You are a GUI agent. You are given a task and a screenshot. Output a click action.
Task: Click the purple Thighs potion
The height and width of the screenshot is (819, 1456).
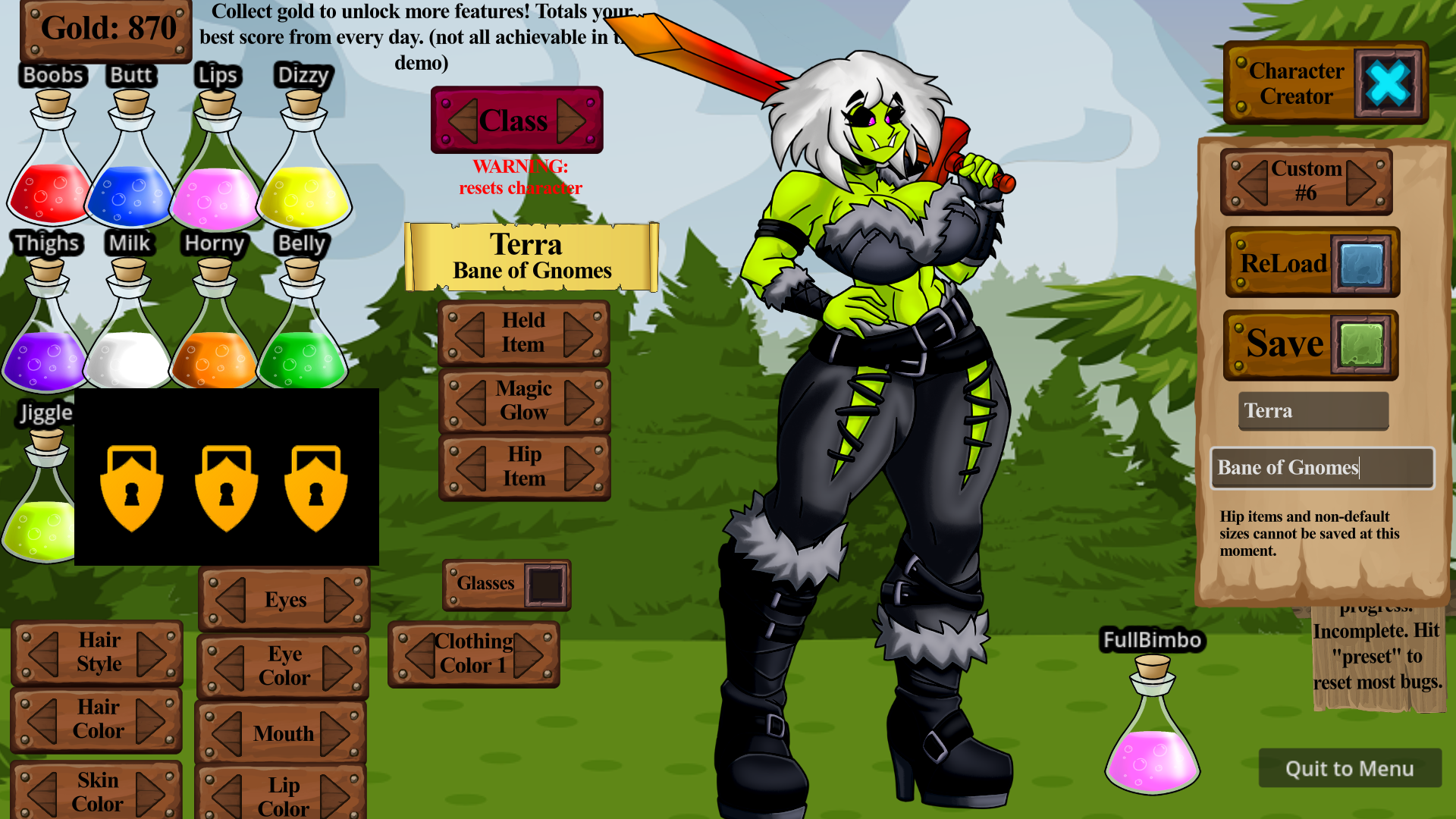pos(45,360)
